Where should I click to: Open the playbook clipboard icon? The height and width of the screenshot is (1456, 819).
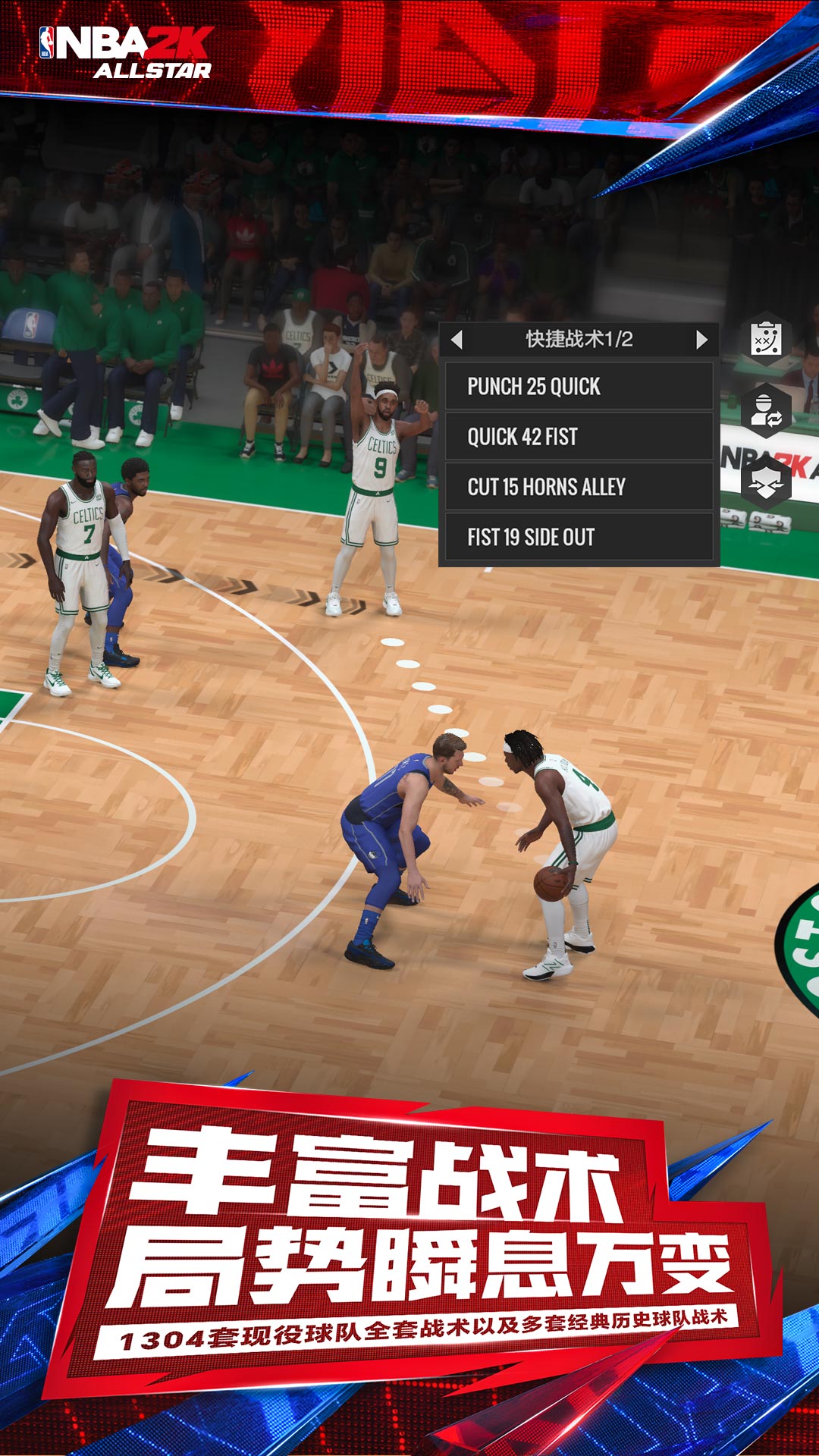click(766, 339)
